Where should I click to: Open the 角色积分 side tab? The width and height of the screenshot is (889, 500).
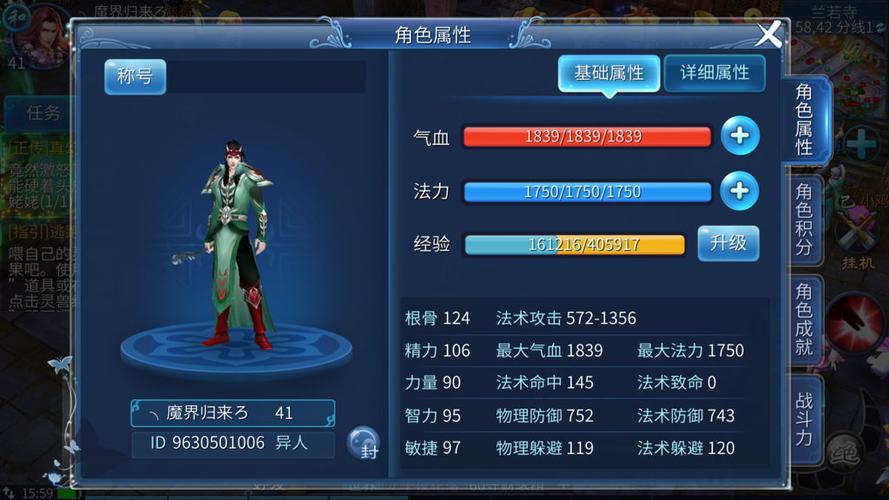(x=804, y=219)
